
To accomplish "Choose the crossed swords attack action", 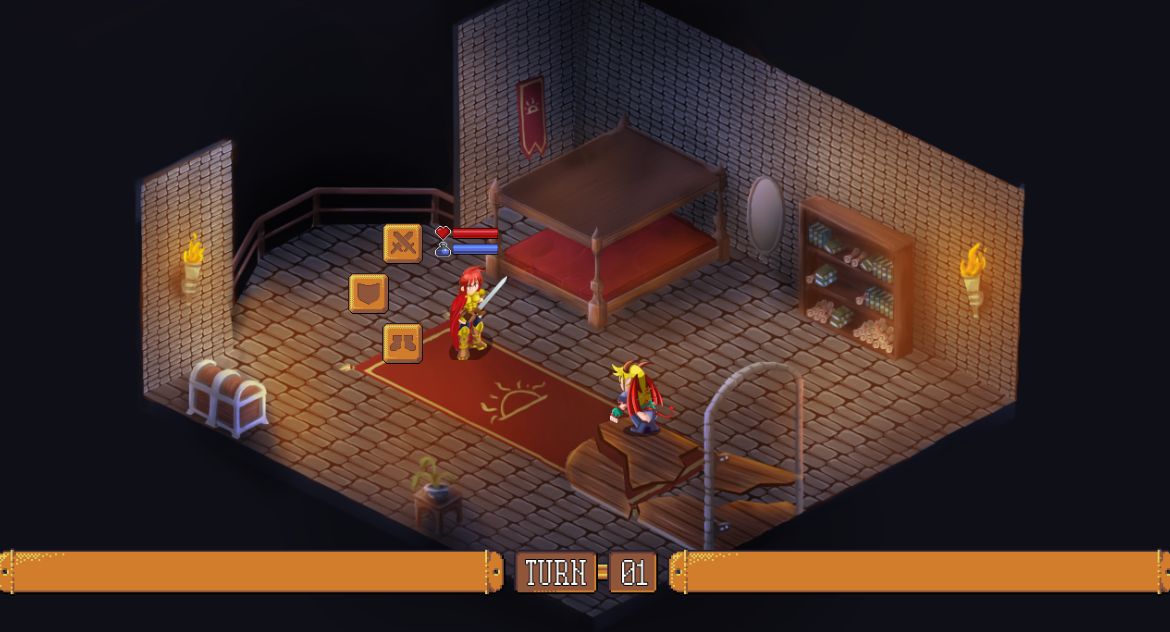I will pyautogui.click(x=402, y=243).
